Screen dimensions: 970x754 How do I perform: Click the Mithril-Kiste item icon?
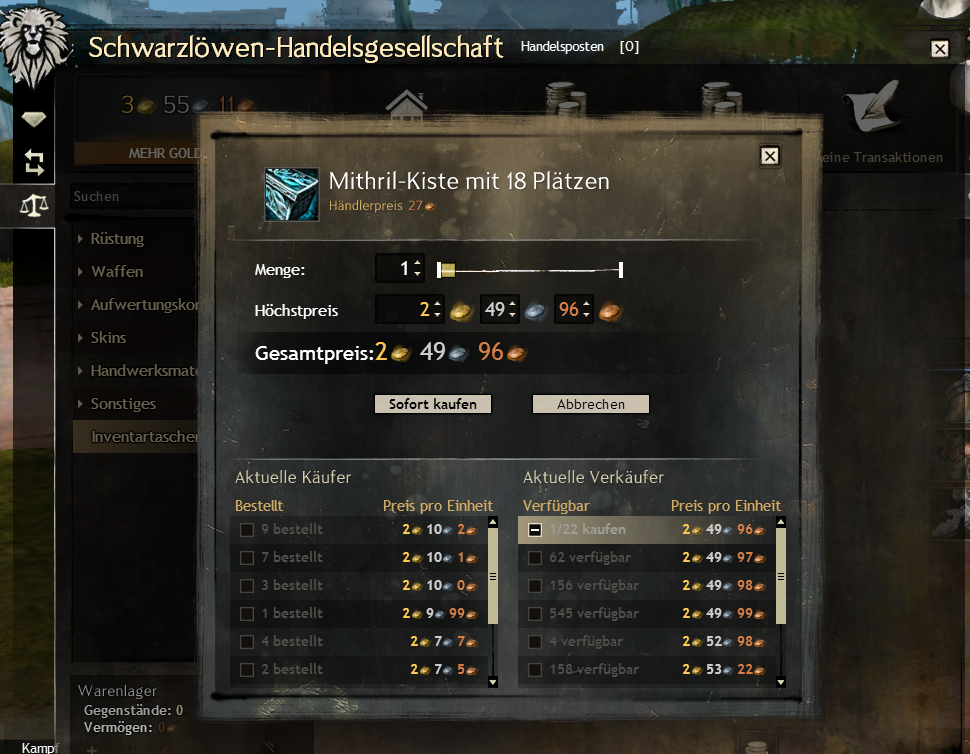click(x=292, y=194)
